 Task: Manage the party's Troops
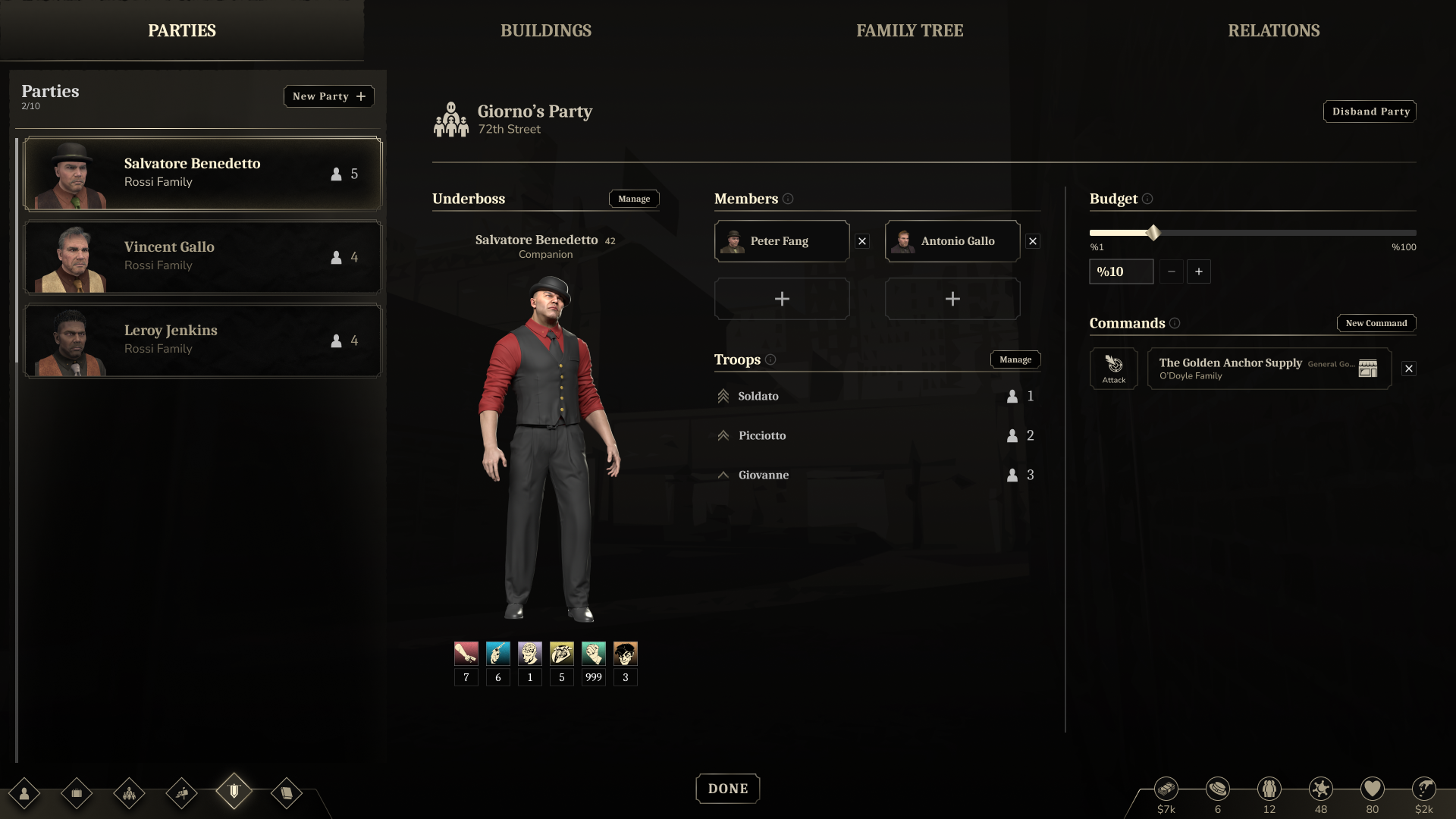pos(1015,359)
